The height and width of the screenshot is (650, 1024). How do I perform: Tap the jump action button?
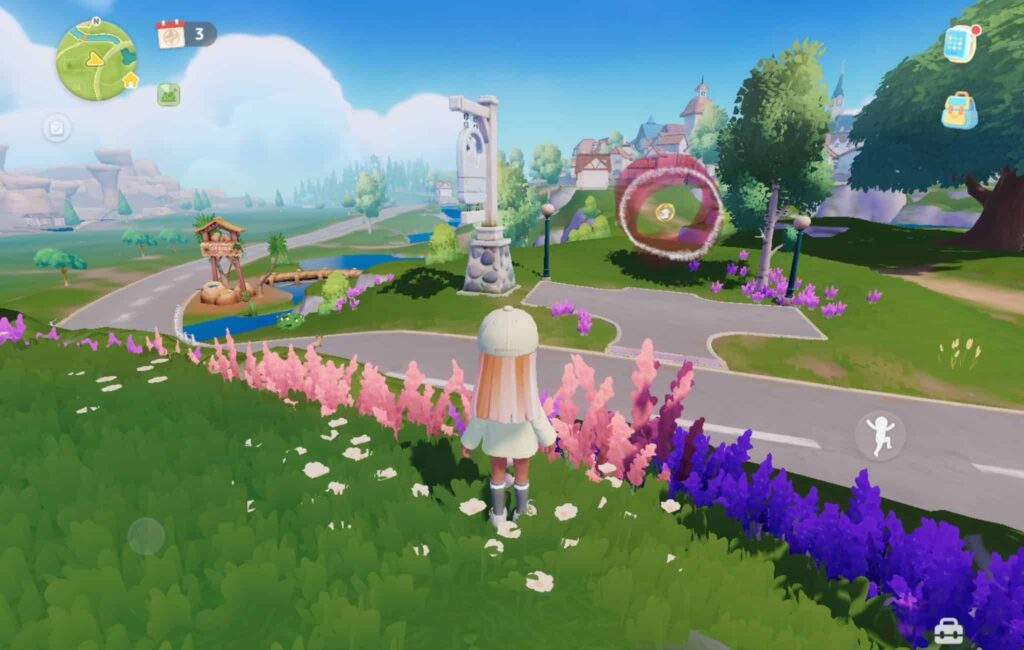[x=880, y=436]
